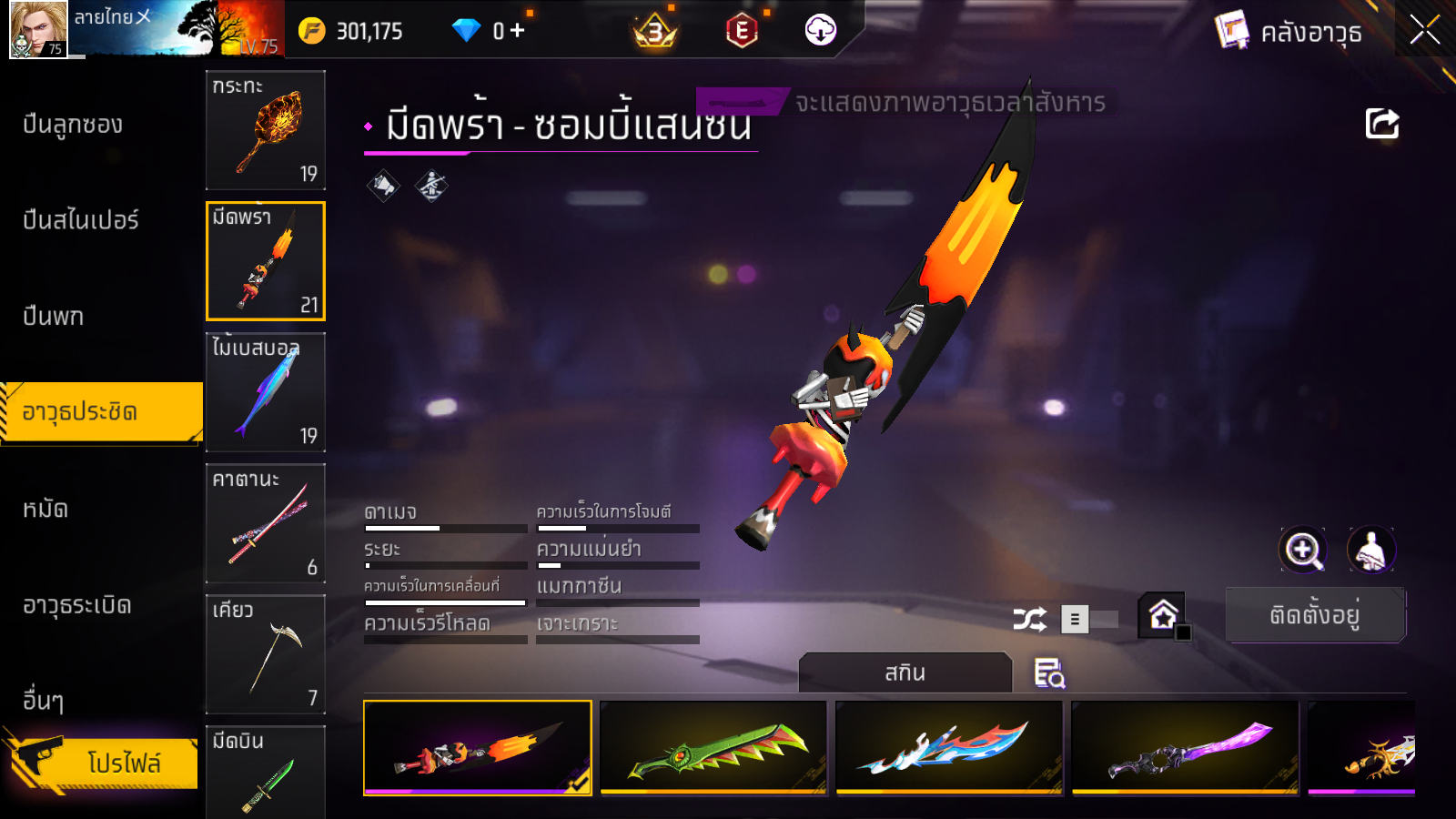Select the คาตานะ katana weapon
This screenshot has height=819, width=1456.
click(266, 523)
